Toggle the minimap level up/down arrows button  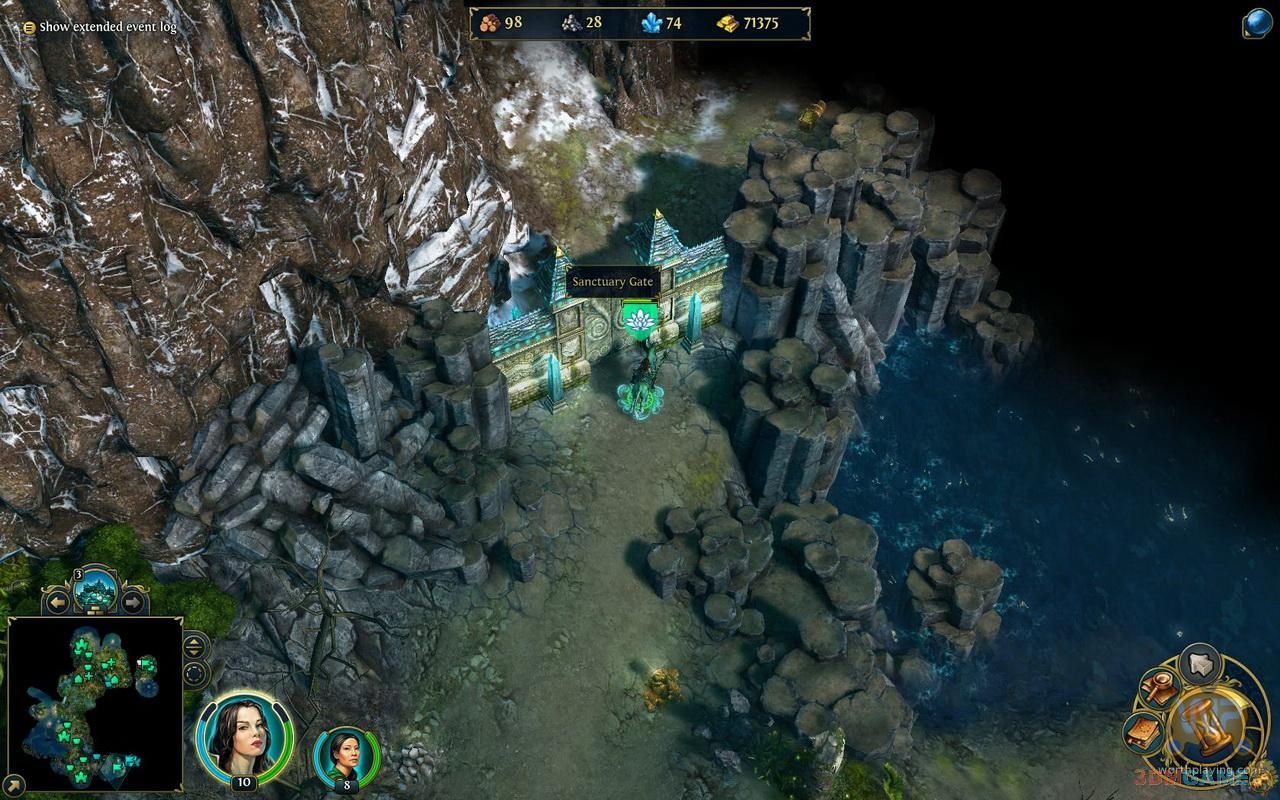(195, 646)
